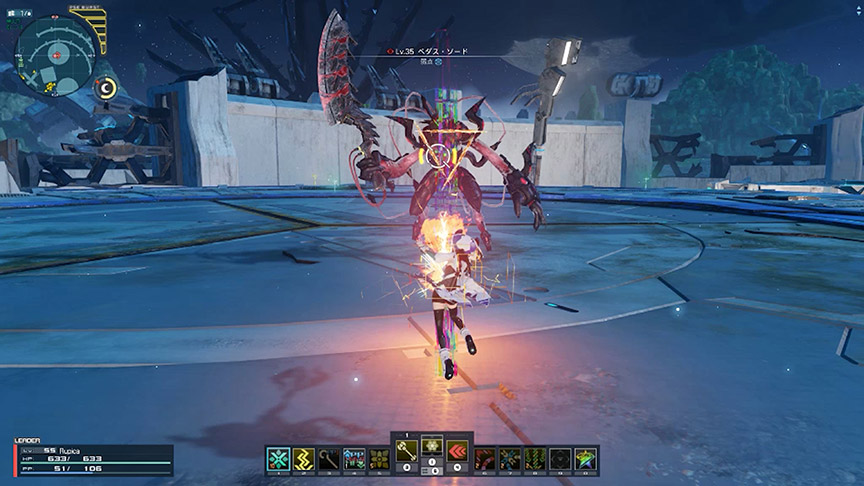Select the cyan cross skill slot
Screen dimensions: 864x486
click(278, 458)
